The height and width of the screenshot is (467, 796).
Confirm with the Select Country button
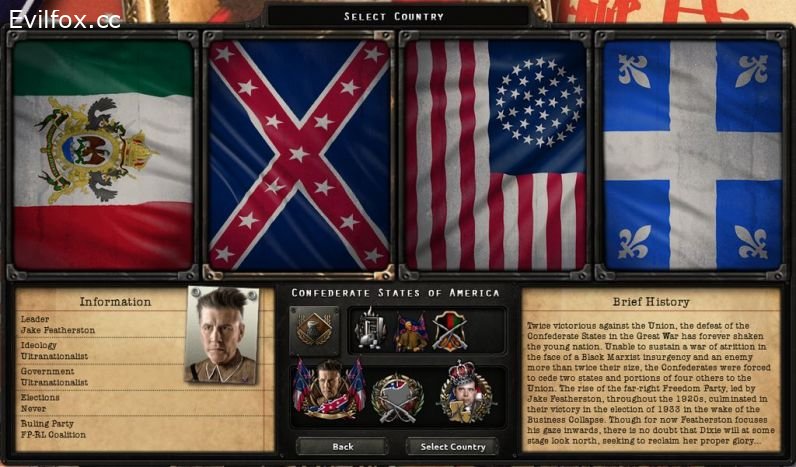point(452,446)
